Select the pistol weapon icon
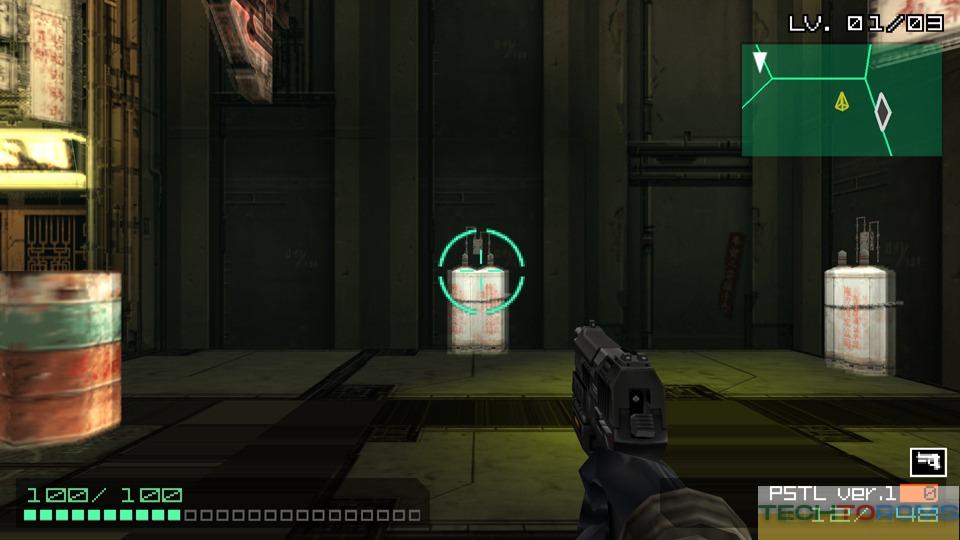 (x=928, y=462)
